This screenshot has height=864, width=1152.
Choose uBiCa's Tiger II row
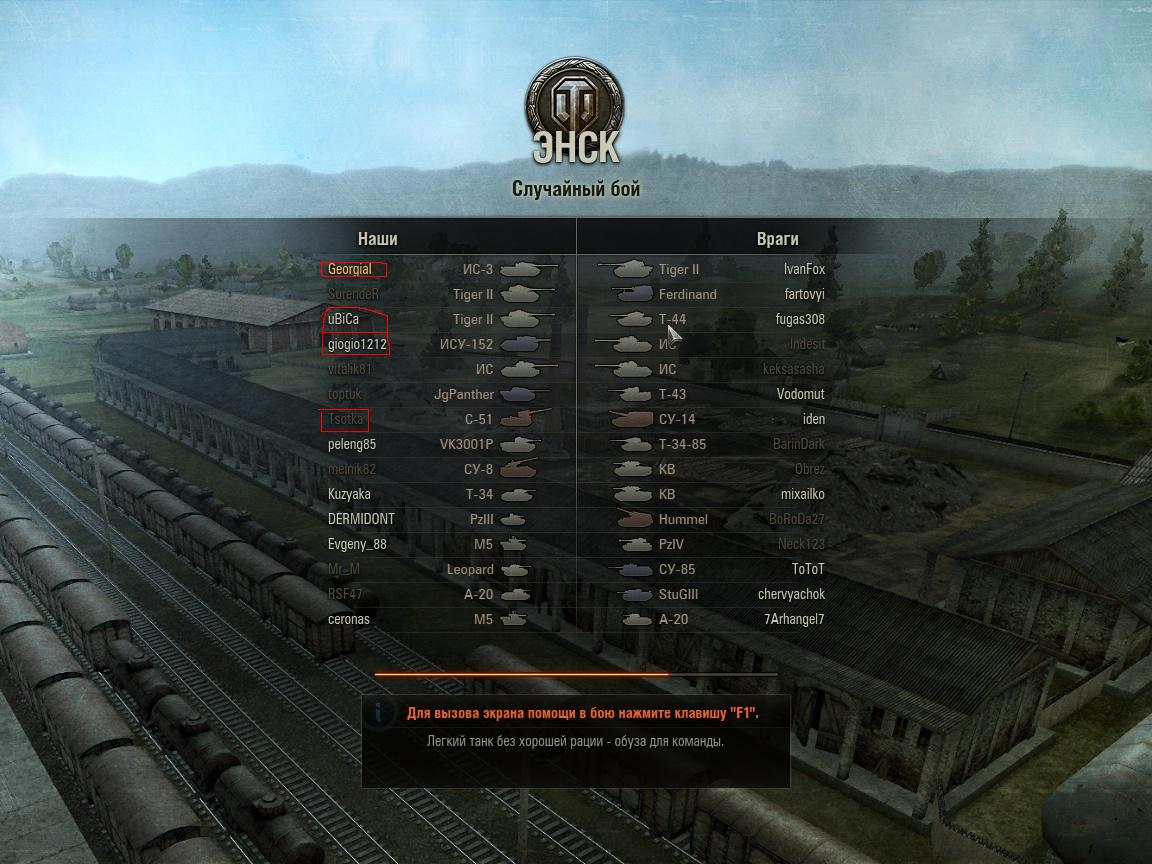pyautogui.click(x=343, y=319)
